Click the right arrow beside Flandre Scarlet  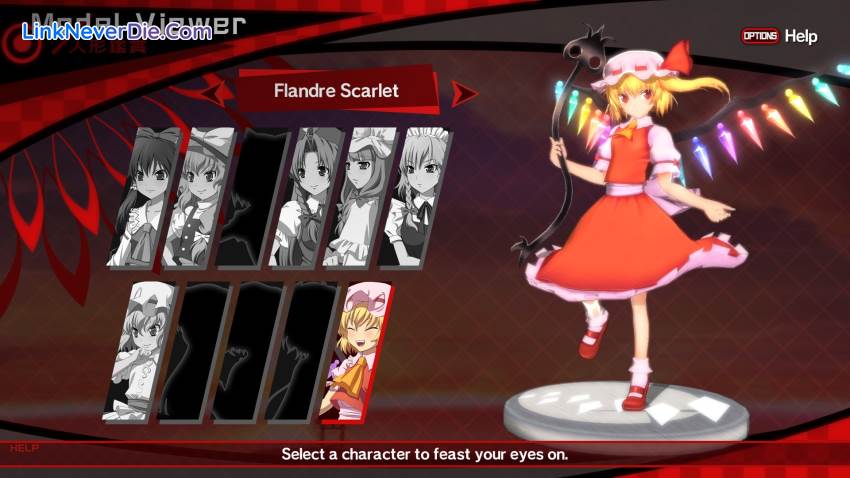tap(462, 94)
